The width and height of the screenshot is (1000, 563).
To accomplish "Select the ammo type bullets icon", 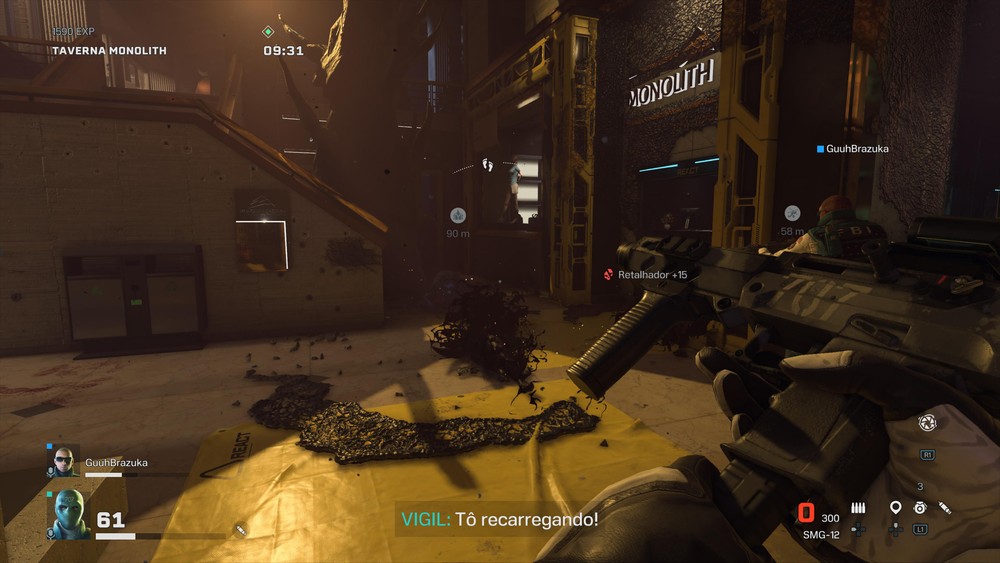I will click(x=858, y=508).
